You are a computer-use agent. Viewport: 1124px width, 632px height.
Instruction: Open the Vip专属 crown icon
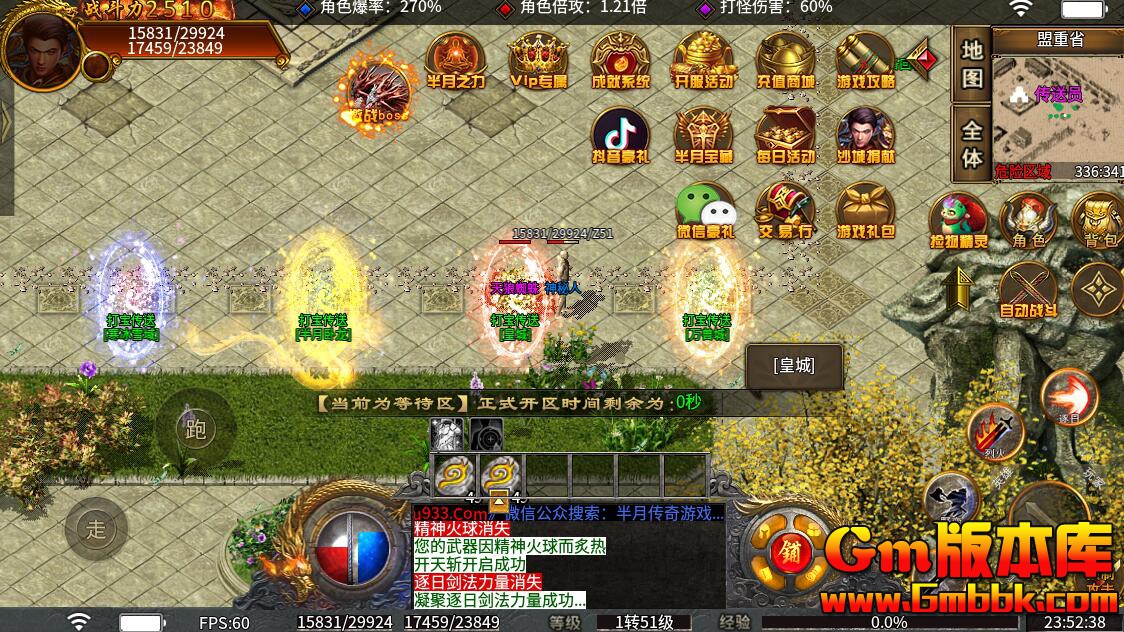coord(538,60)
